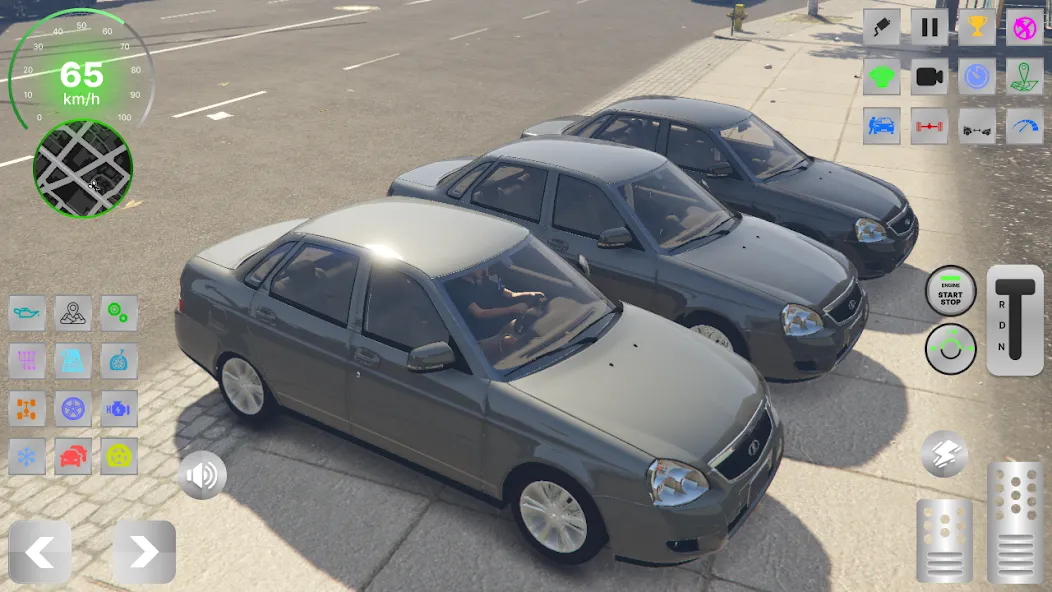
Task: Open the circular minimap
Action: 83,170
